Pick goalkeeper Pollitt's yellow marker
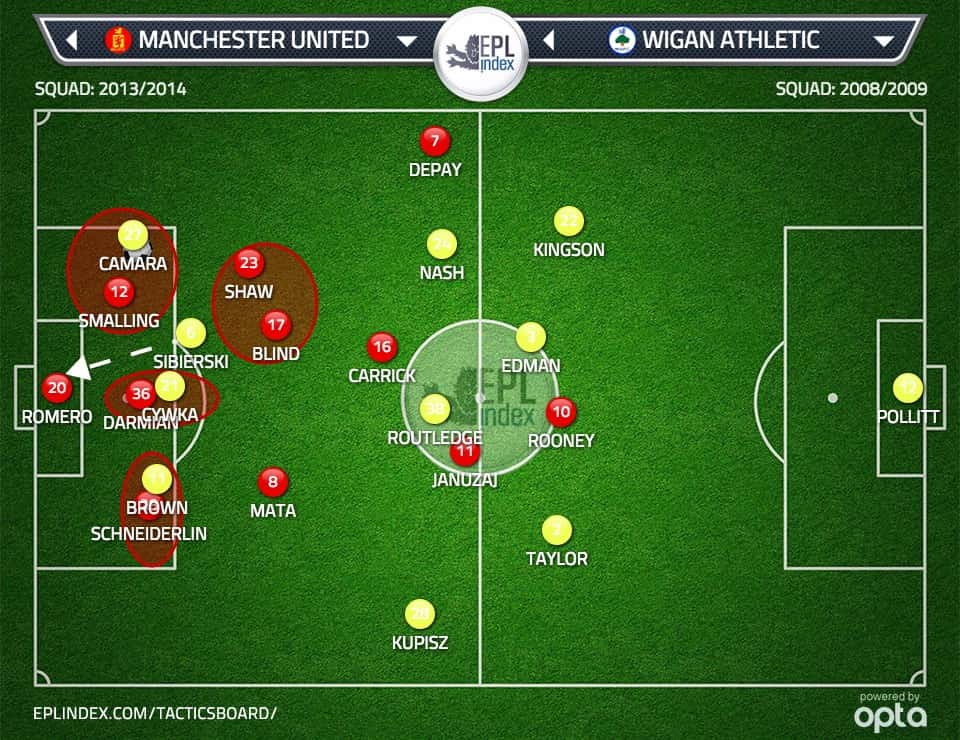 [908, 388]
